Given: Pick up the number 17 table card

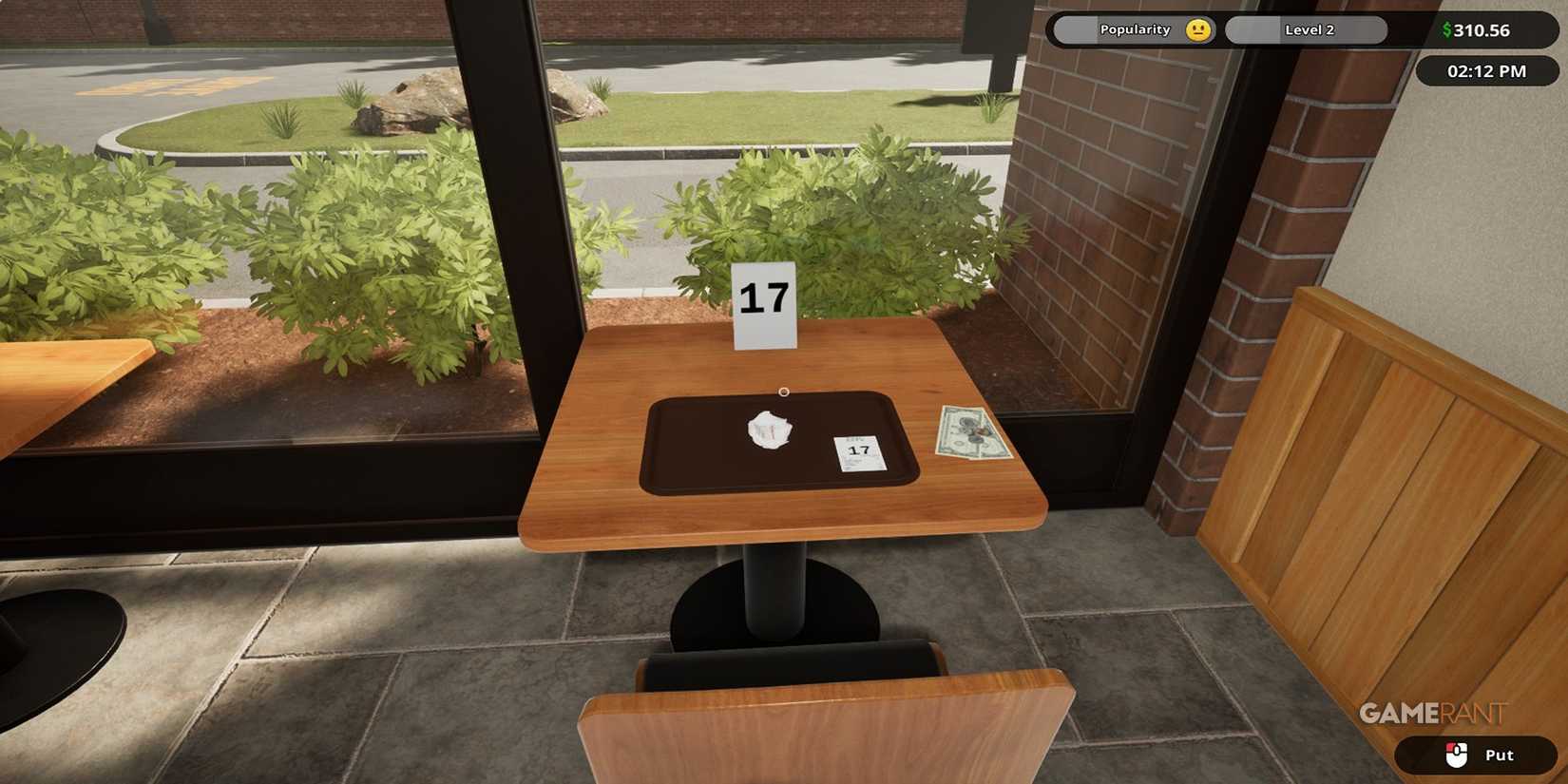Looking at the screenshot, I should (764, 302).
